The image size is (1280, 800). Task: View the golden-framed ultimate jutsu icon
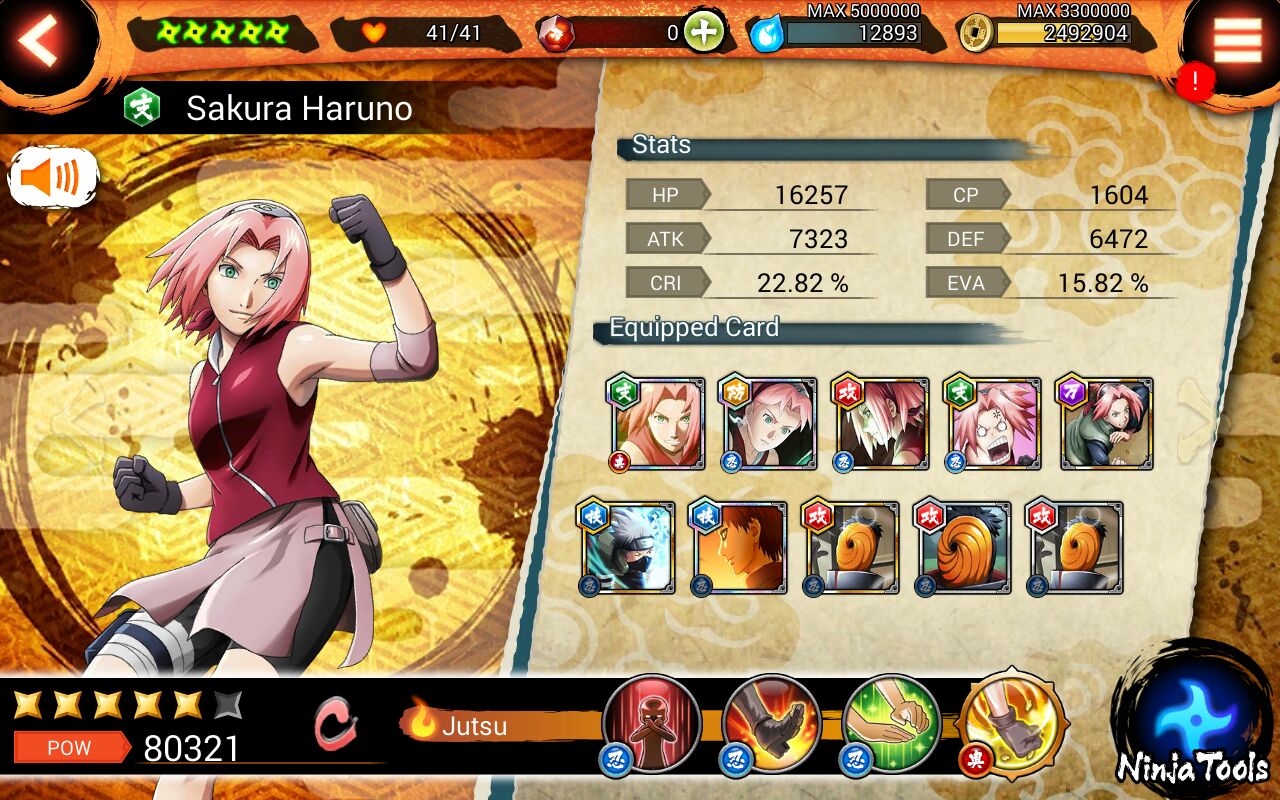[1010, 723]
